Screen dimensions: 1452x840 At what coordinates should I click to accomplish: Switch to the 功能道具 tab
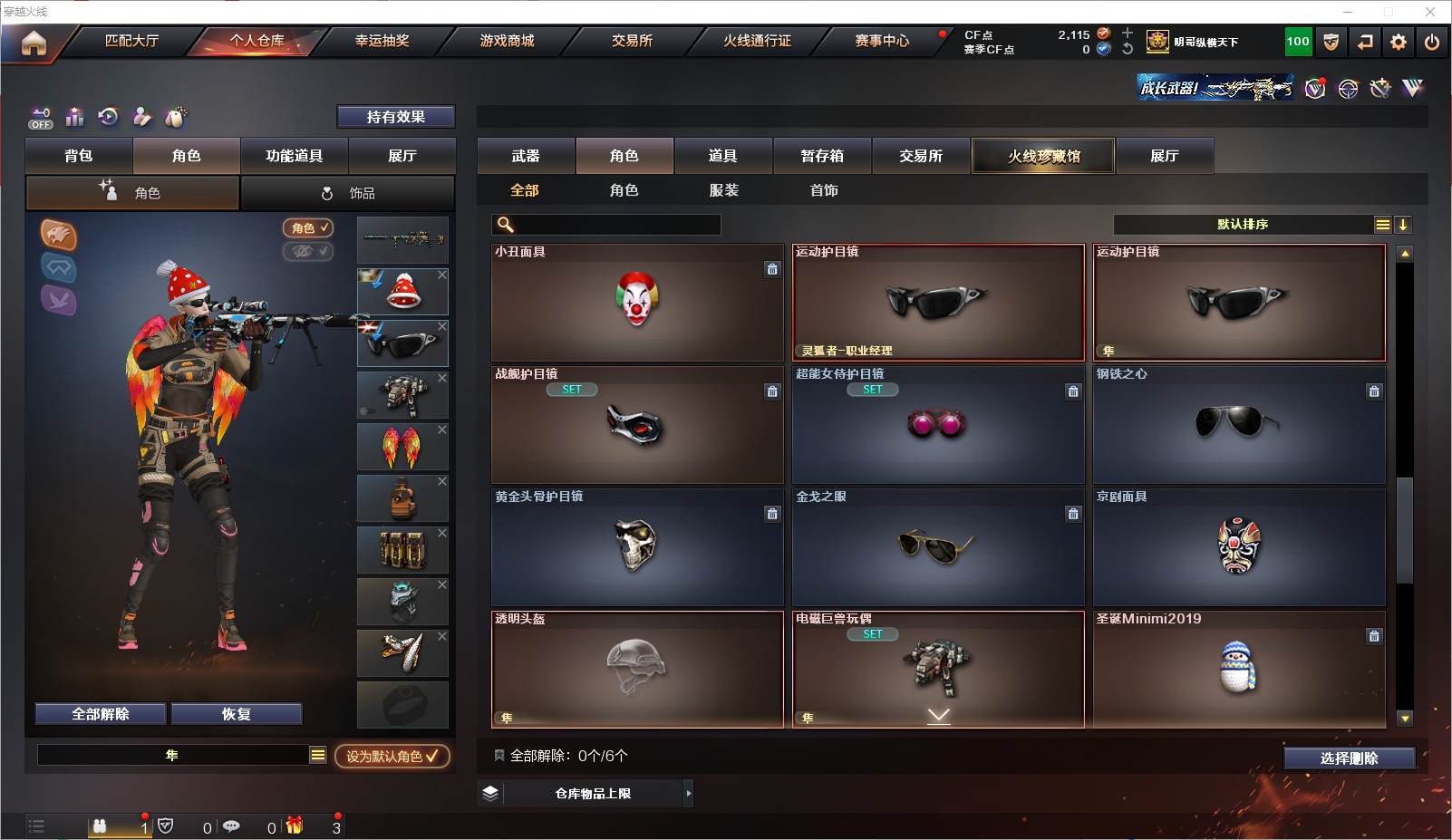click(294, 156)
